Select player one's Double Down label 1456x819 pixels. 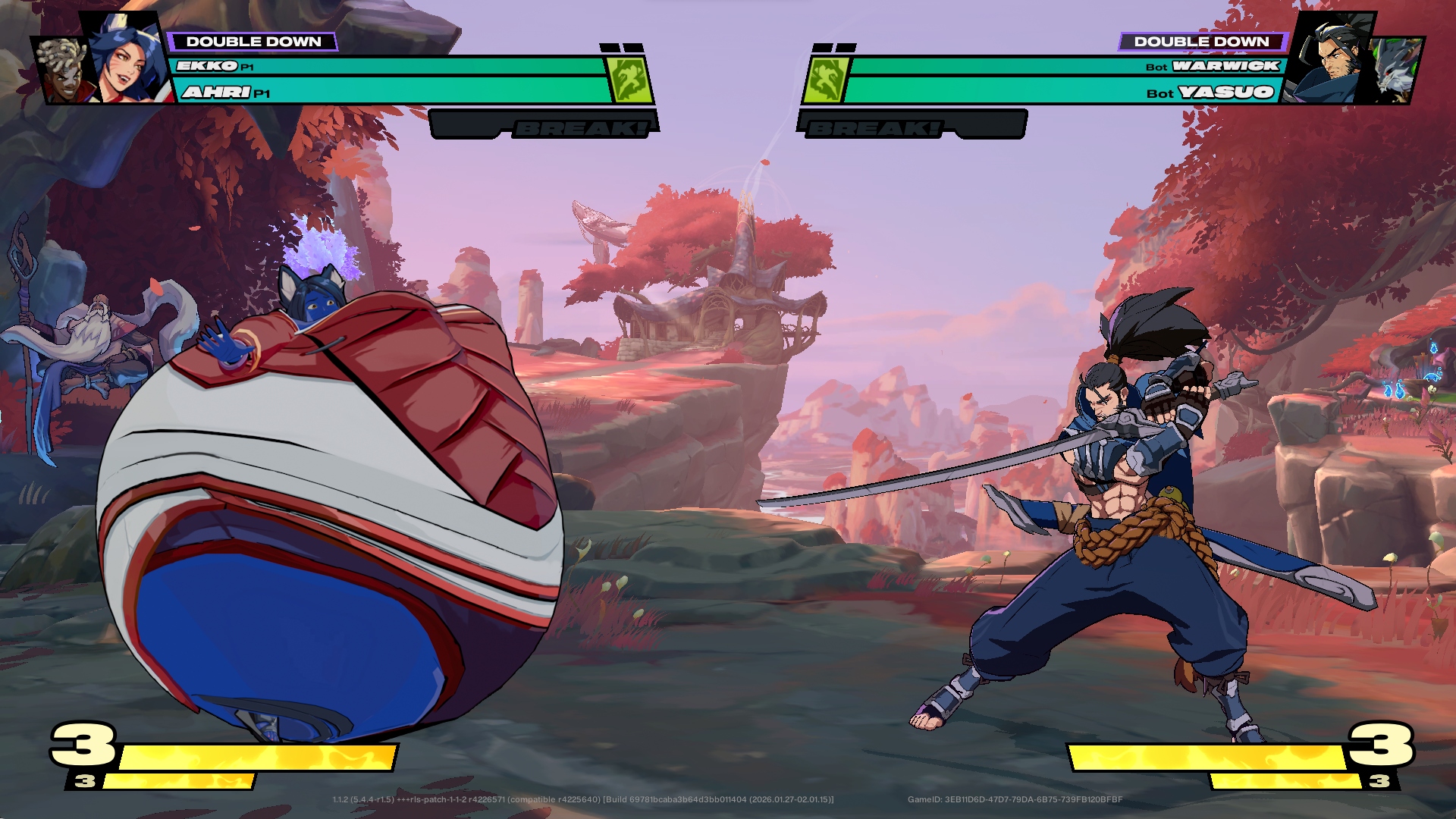point(253,42)
